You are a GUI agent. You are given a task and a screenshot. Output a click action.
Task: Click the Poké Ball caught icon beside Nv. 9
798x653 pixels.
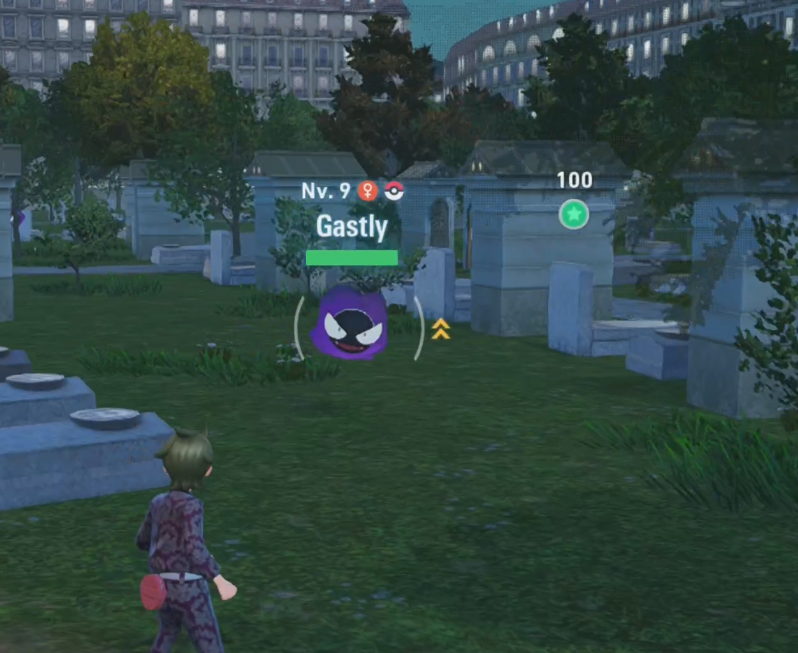(x=394, y=191)
